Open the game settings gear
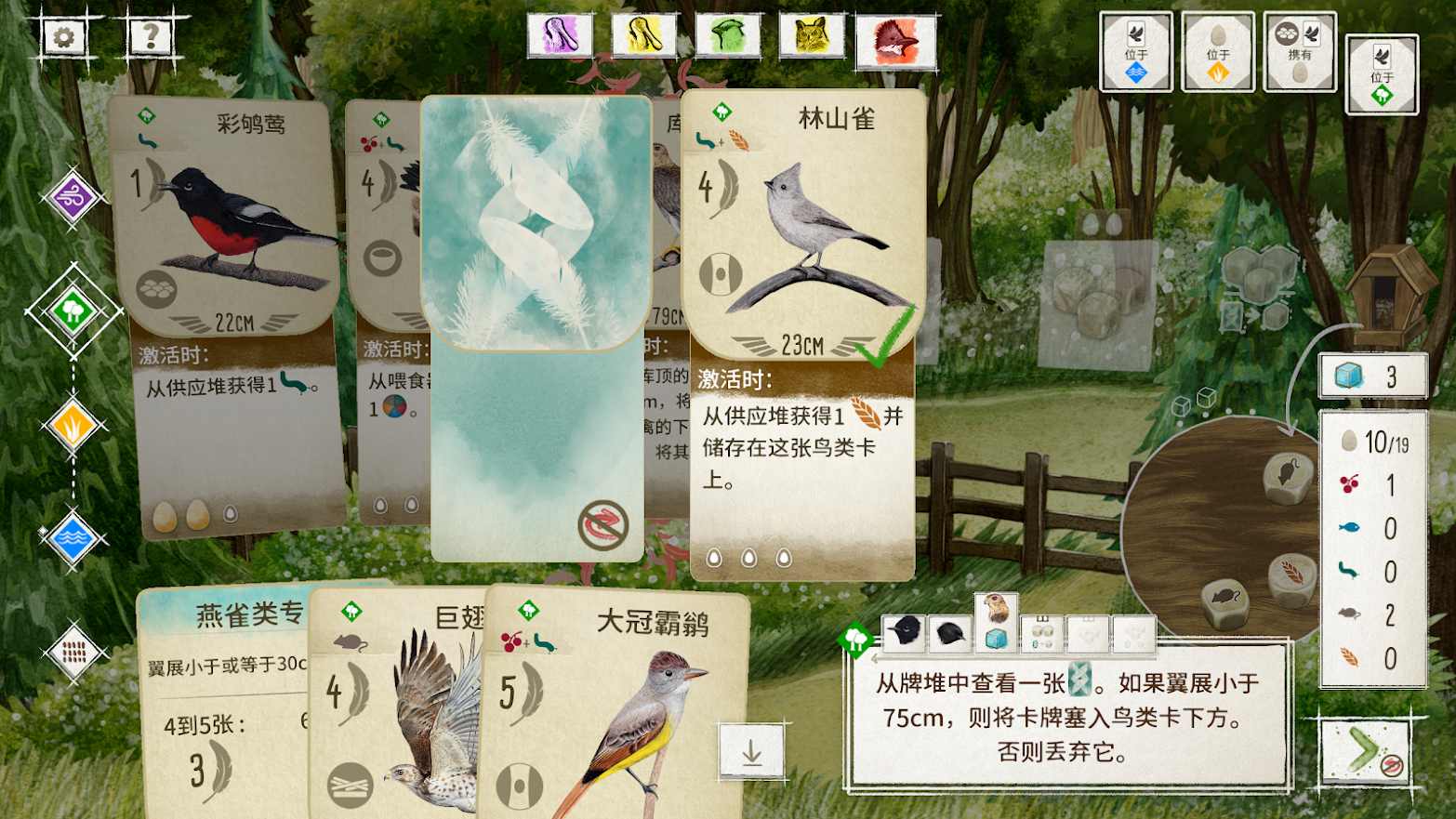 pos(63,34)
